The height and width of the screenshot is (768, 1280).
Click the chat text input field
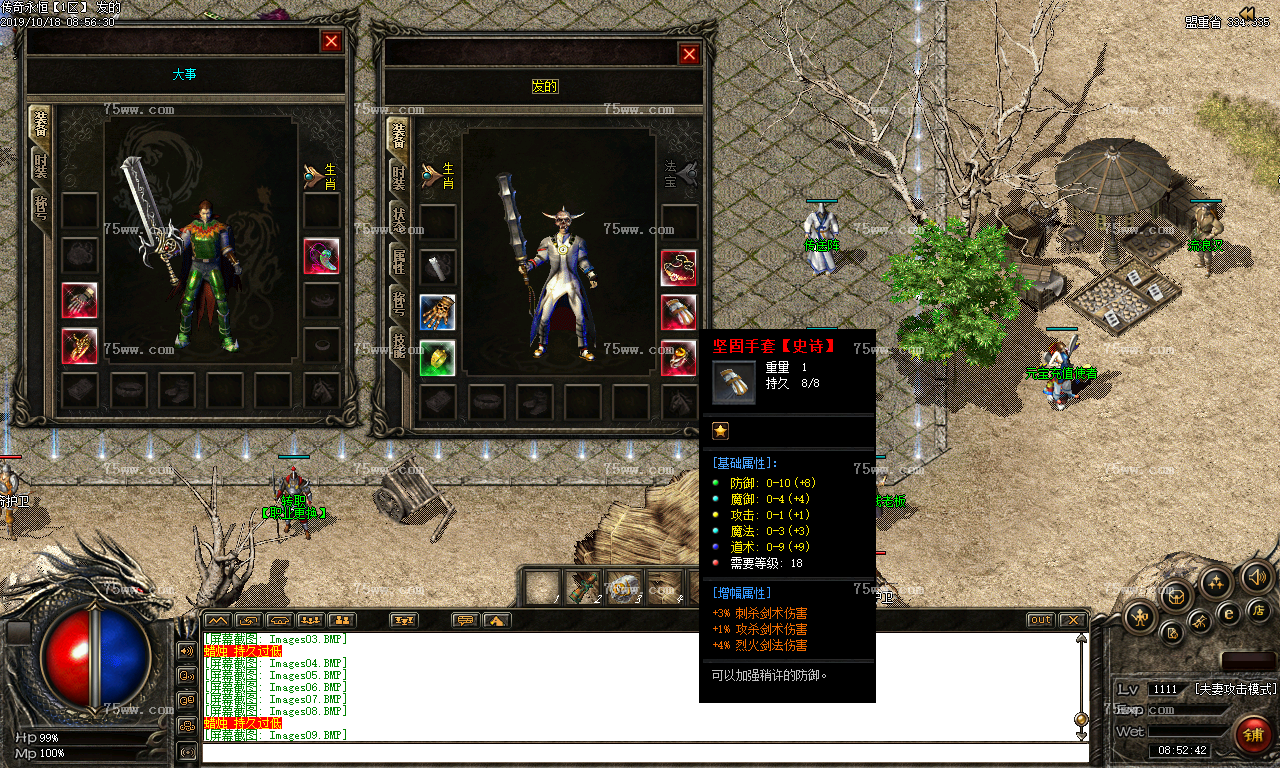640,752
